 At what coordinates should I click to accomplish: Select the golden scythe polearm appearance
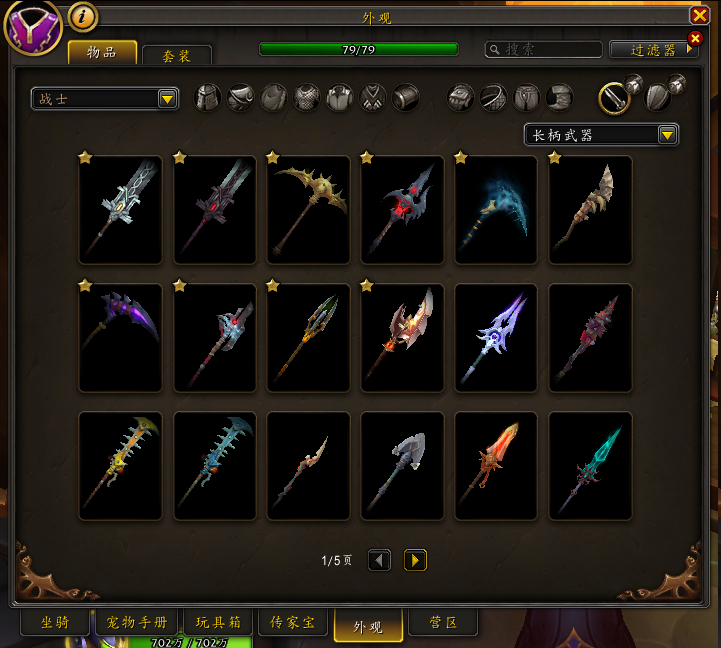coord(308,209)
